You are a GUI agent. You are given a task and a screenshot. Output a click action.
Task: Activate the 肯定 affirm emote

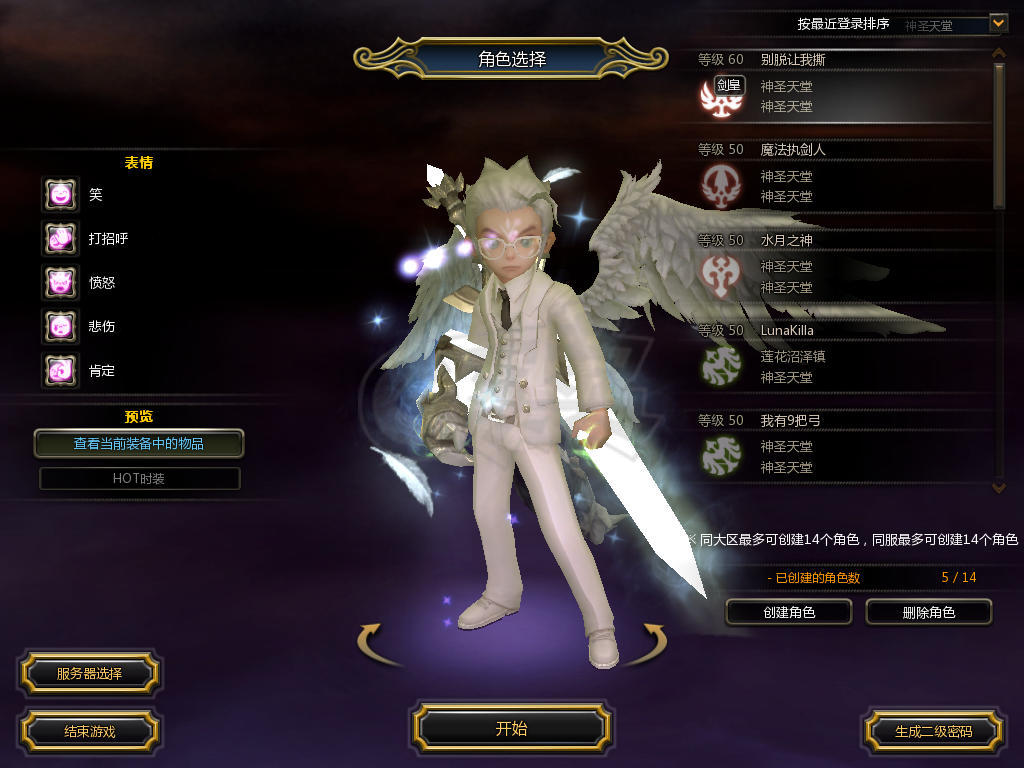60,371
